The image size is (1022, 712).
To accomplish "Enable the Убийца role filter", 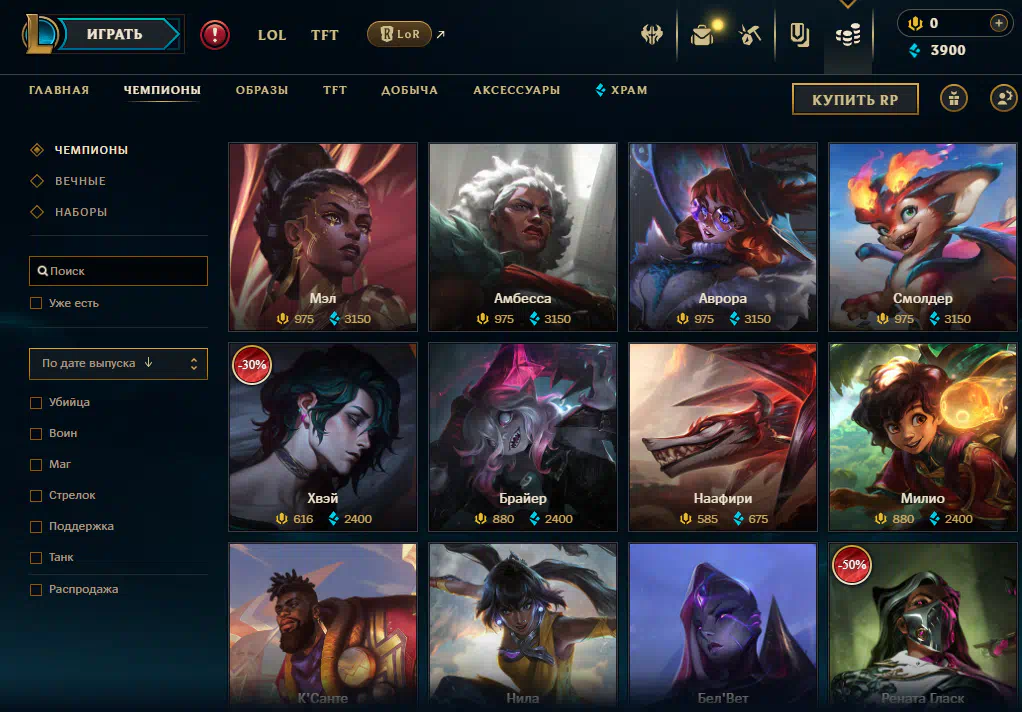I will 36,402.
